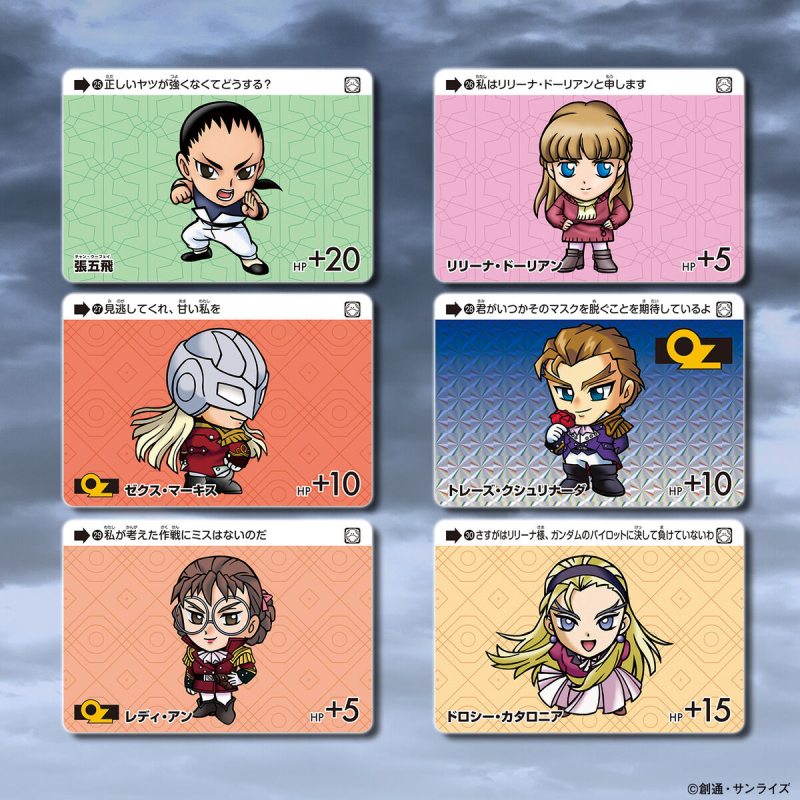Select the 張五飛 HP +20 card

(217, 176)
